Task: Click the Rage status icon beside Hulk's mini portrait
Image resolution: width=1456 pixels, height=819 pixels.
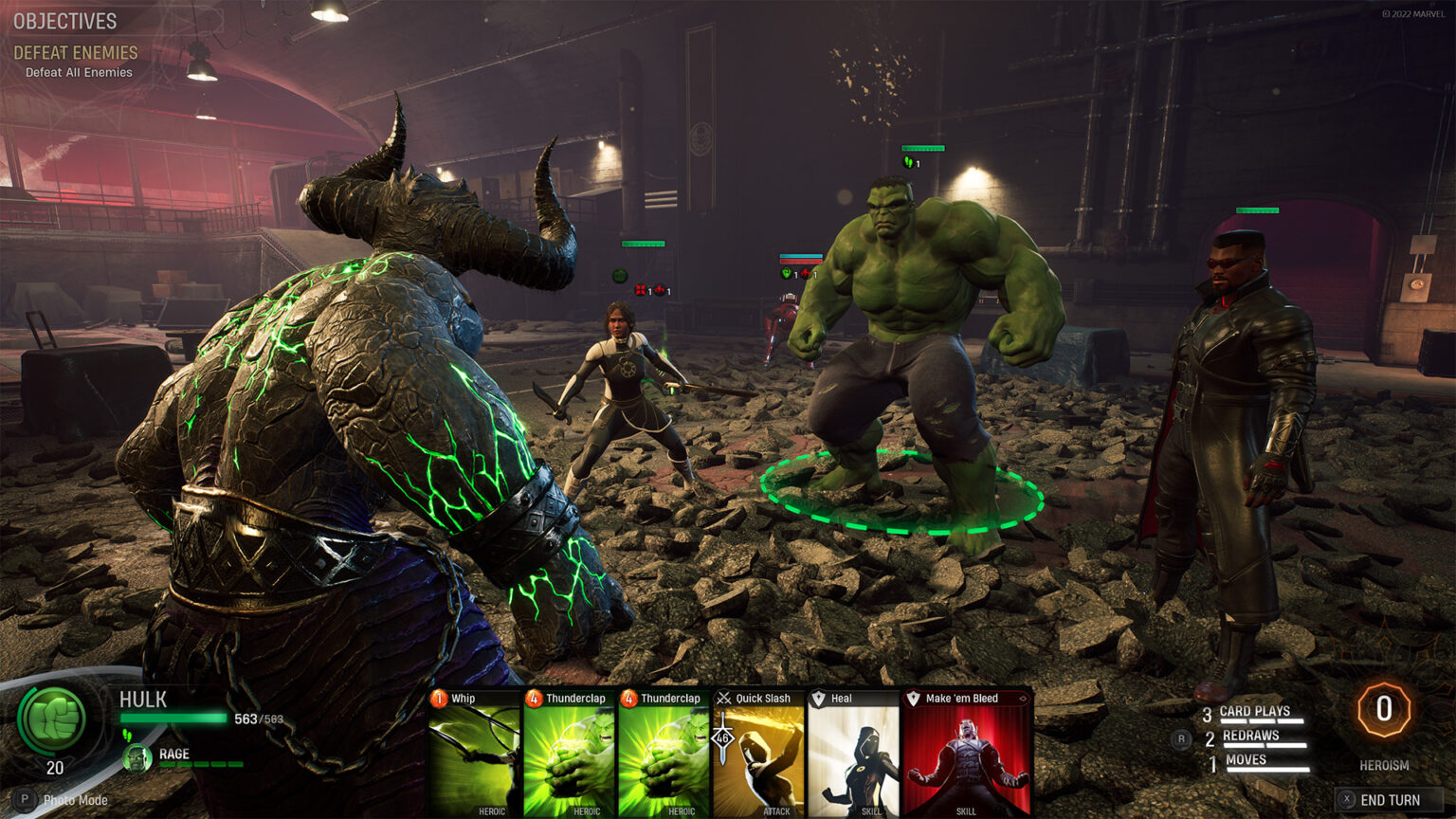Action: tap(138, 757)
